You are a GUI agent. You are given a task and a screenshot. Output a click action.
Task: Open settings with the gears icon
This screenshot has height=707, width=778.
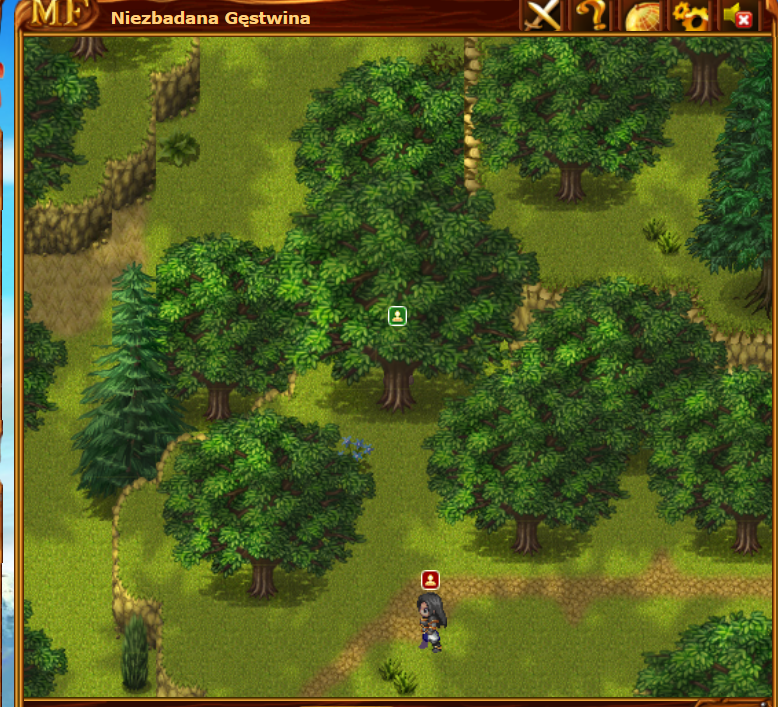pyautogui.click(x=689, y=15)
